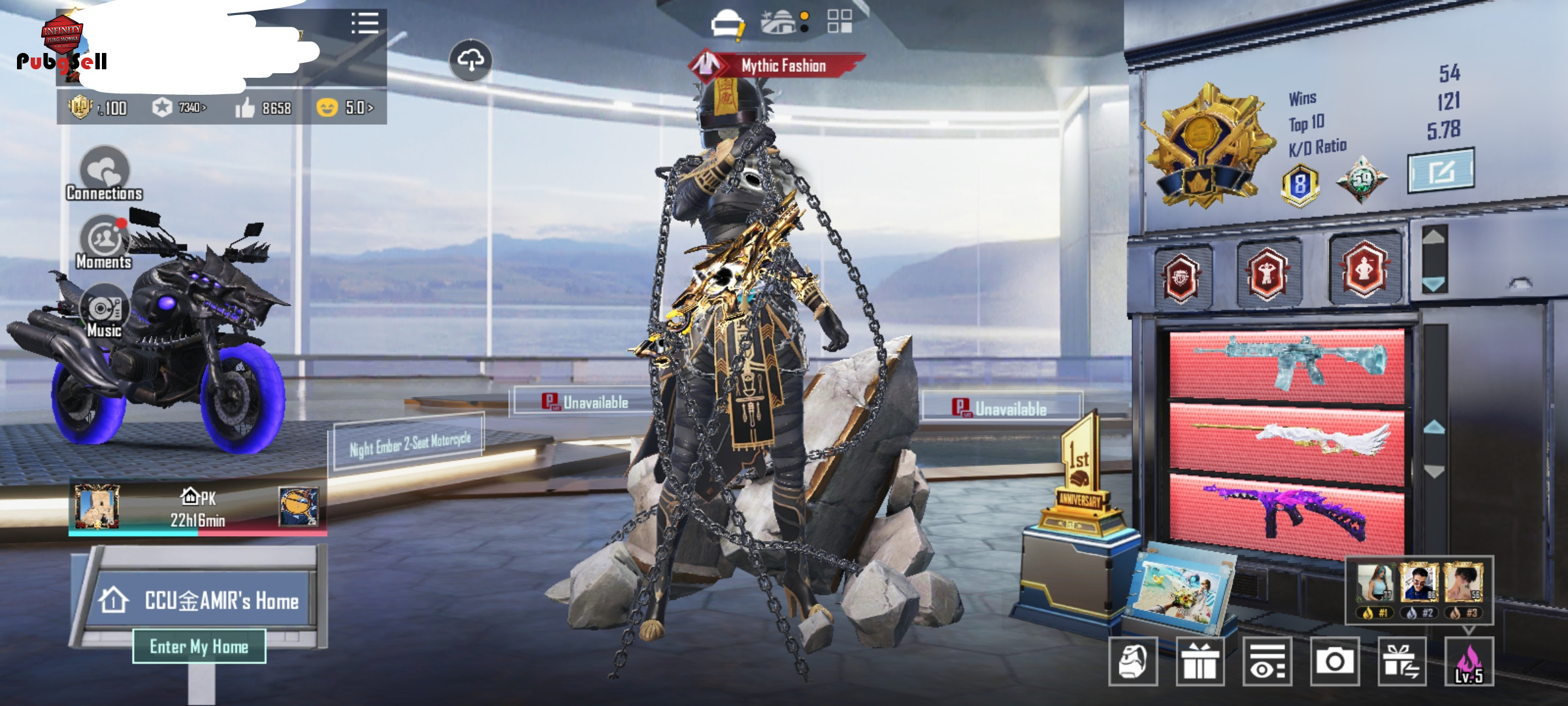Open the gift box icon
Viewport: 1568px width, 706px height.
click(x=1200, y=662)
